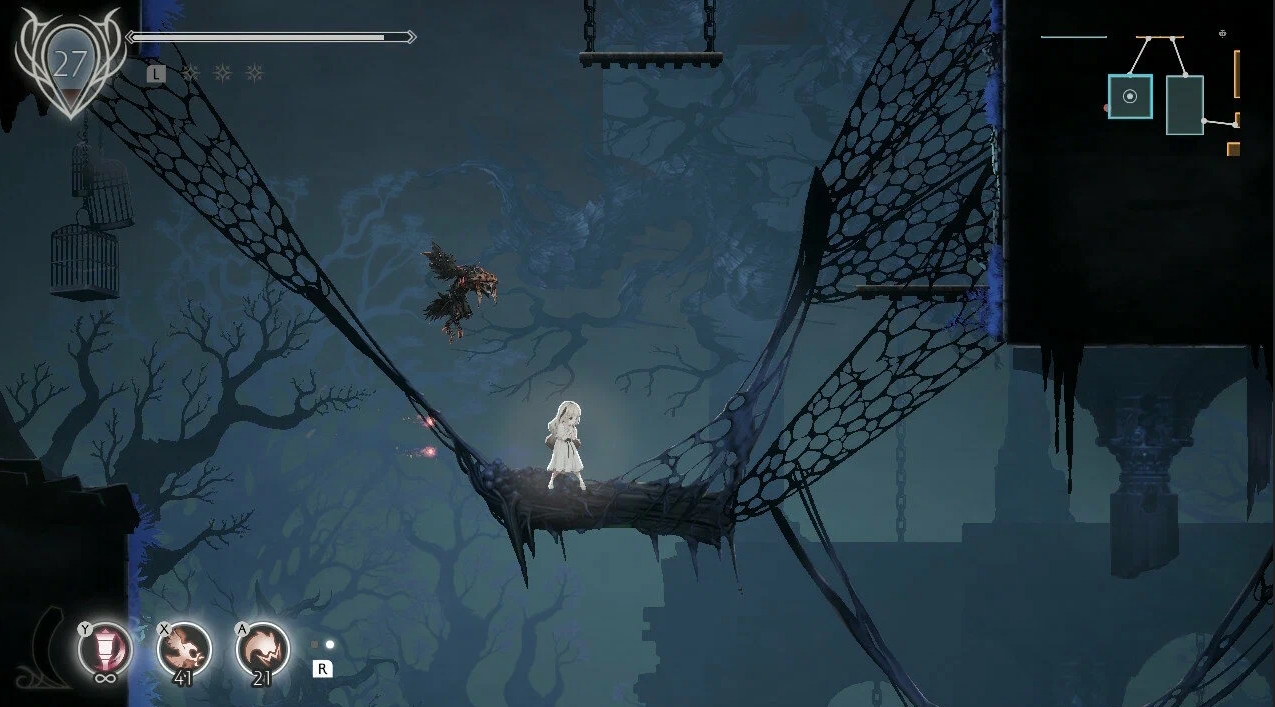This screenshot has width=1275, height=707.
Task: Trigger the clawed spirit skill showing 21
Action: point(263,648)
